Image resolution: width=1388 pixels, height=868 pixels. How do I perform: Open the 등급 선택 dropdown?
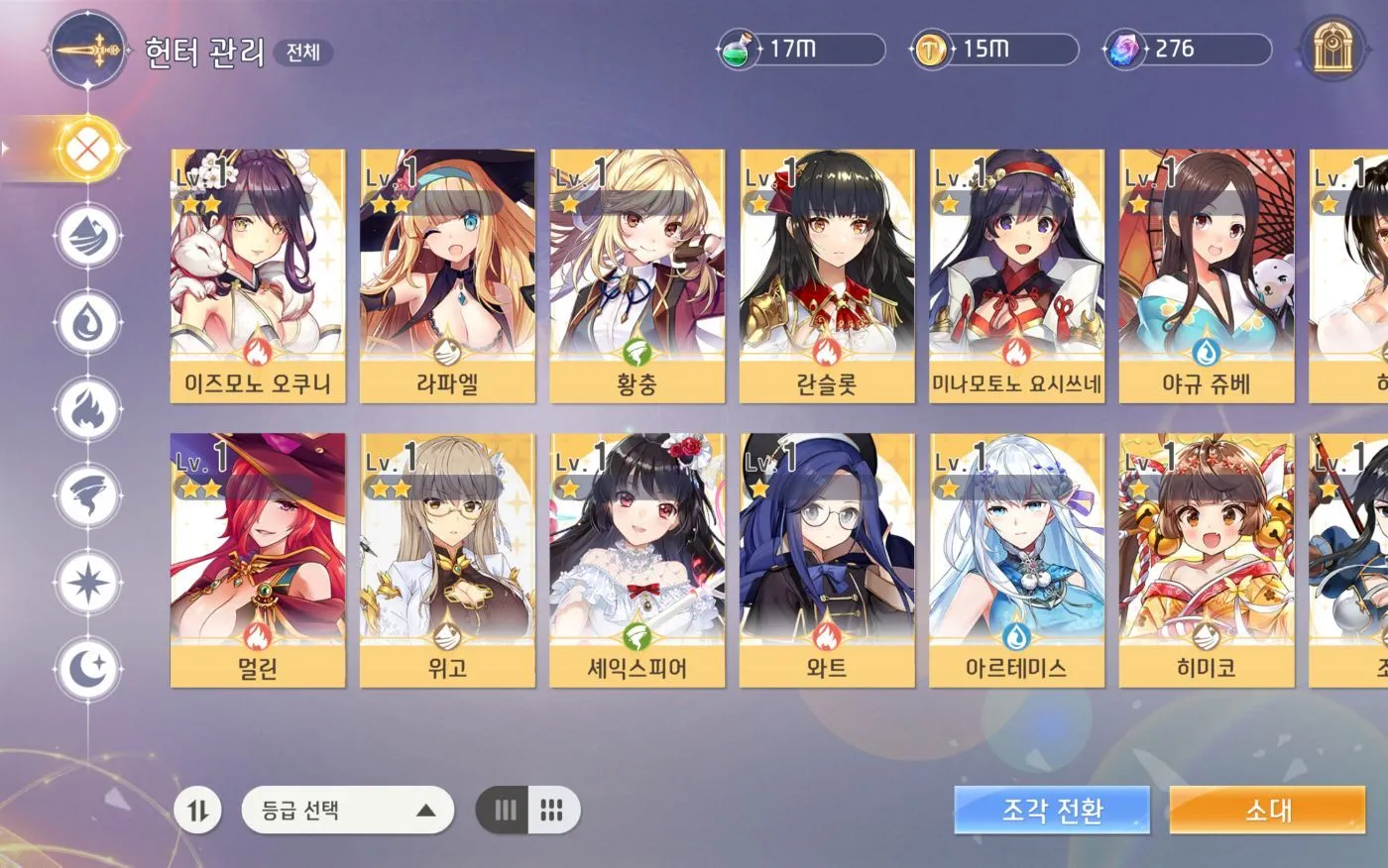[x=347, y=811]
